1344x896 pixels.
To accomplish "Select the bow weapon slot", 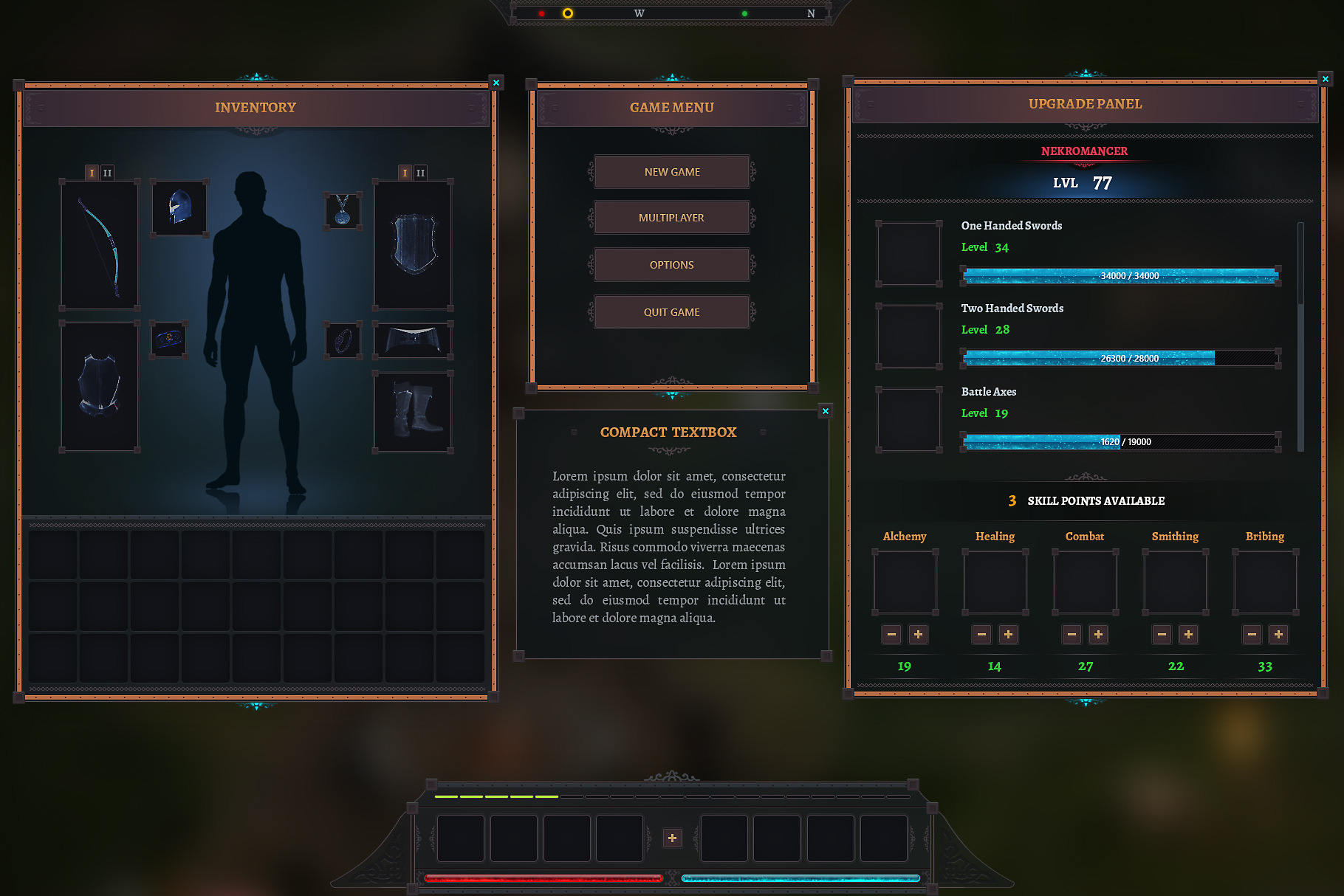I will coord(99,245).
